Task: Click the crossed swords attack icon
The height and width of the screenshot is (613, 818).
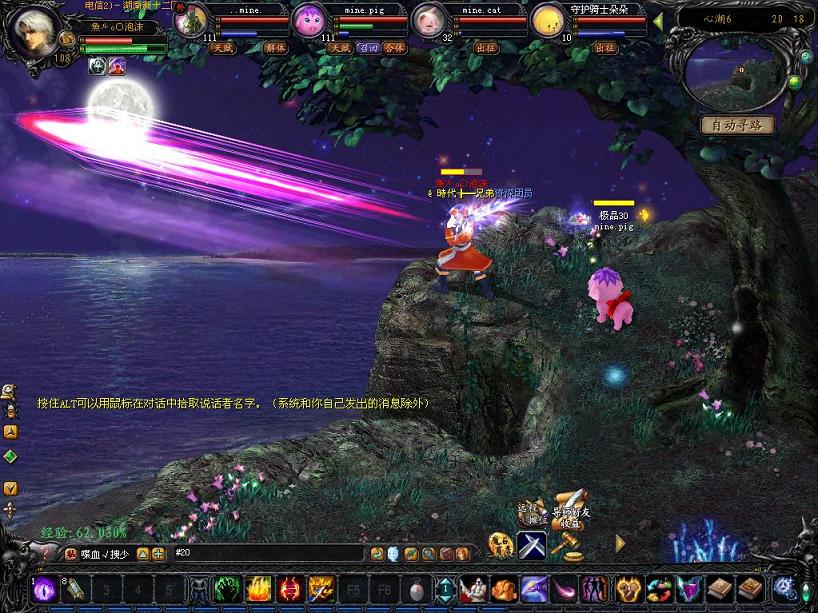Action: coord(530,545)
